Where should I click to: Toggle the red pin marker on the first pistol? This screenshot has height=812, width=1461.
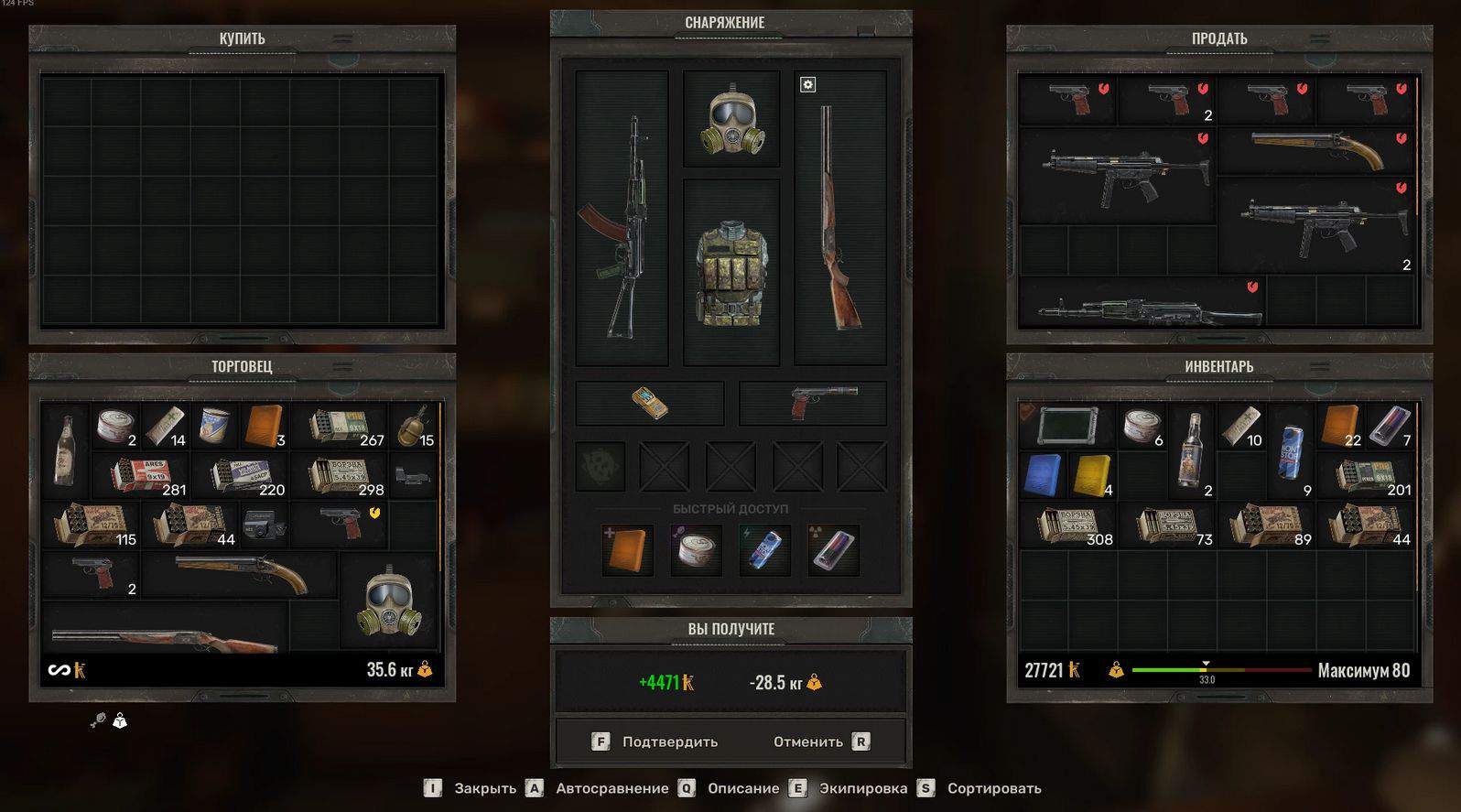coord(1102,87)
